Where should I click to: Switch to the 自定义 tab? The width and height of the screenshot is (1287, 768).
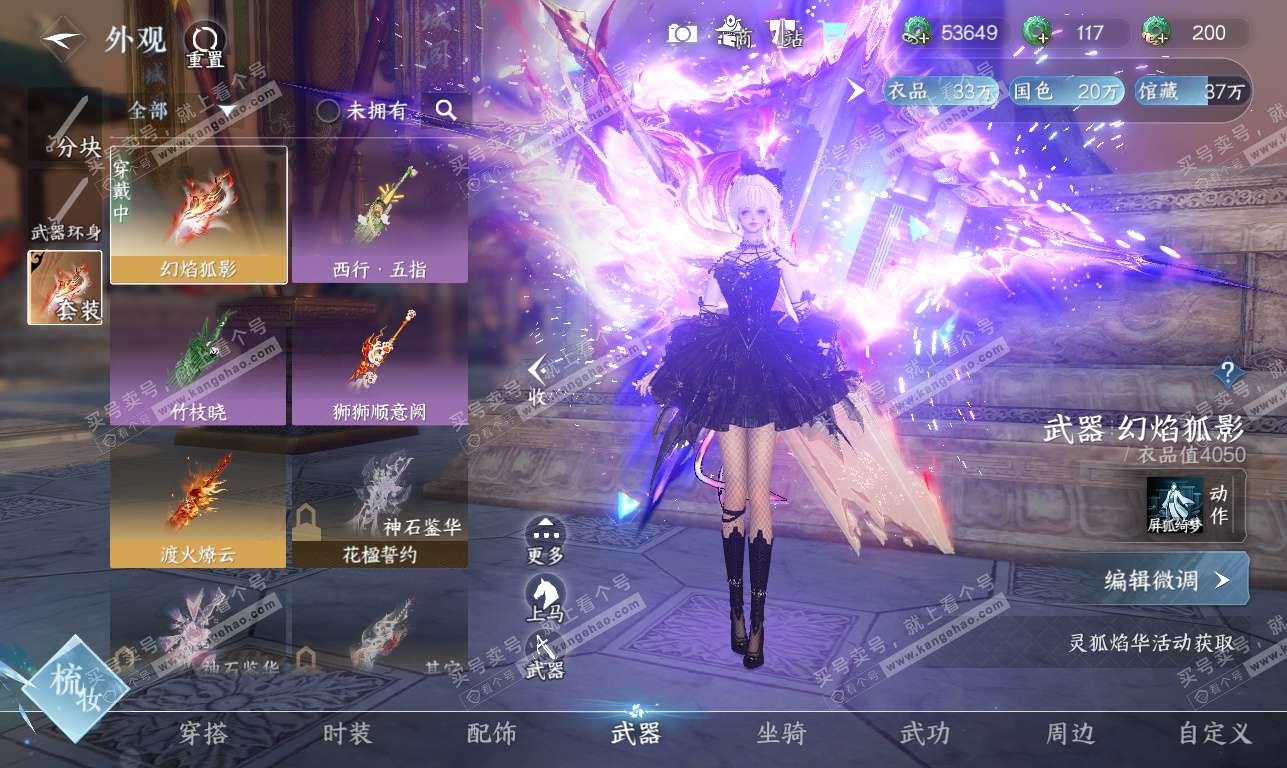(x=1214, y=734)
